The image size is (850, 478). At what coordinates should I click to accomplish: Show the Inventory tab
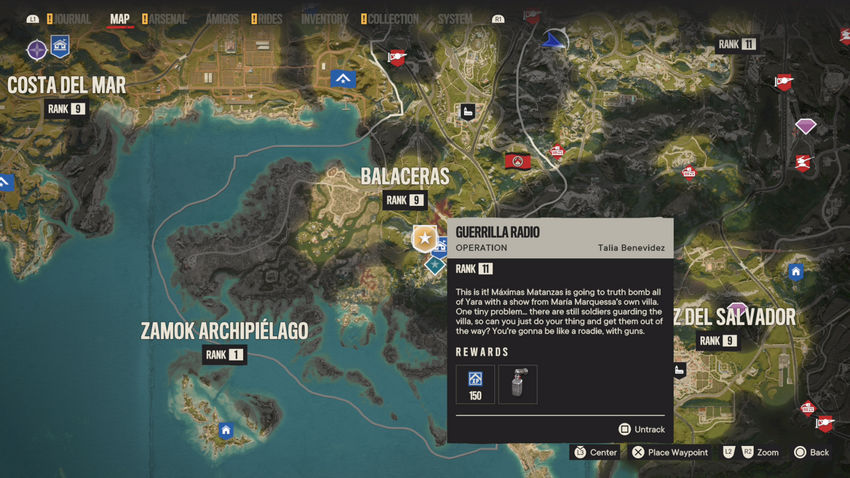(324, 18)
